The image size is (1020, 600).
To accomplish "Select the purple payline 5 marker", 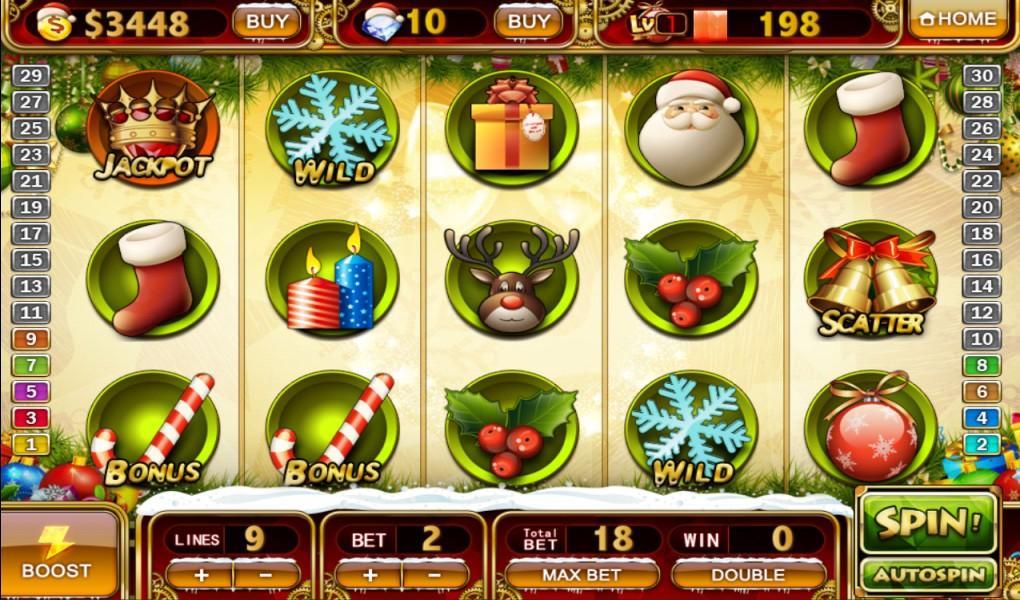I will coord(31,392).
